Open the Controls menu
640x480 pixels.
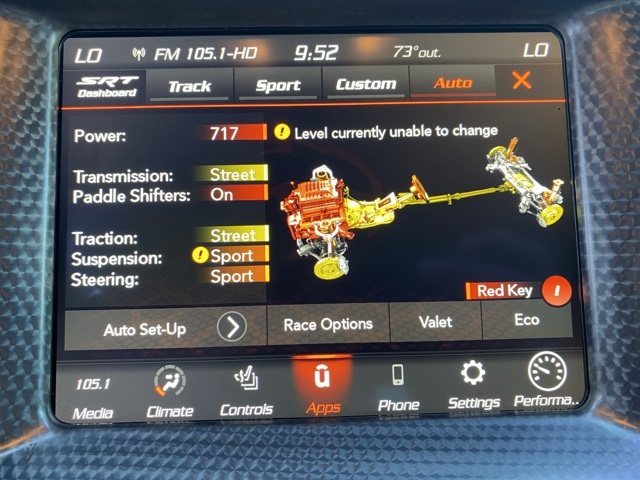(246, 392)
